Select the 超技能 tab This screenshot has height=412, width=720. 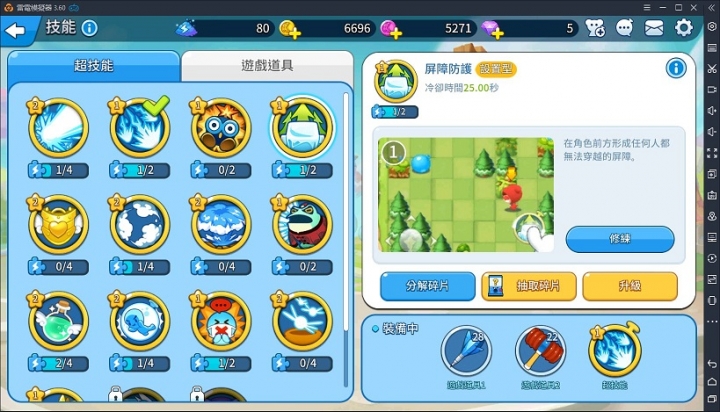click(94, 66)
